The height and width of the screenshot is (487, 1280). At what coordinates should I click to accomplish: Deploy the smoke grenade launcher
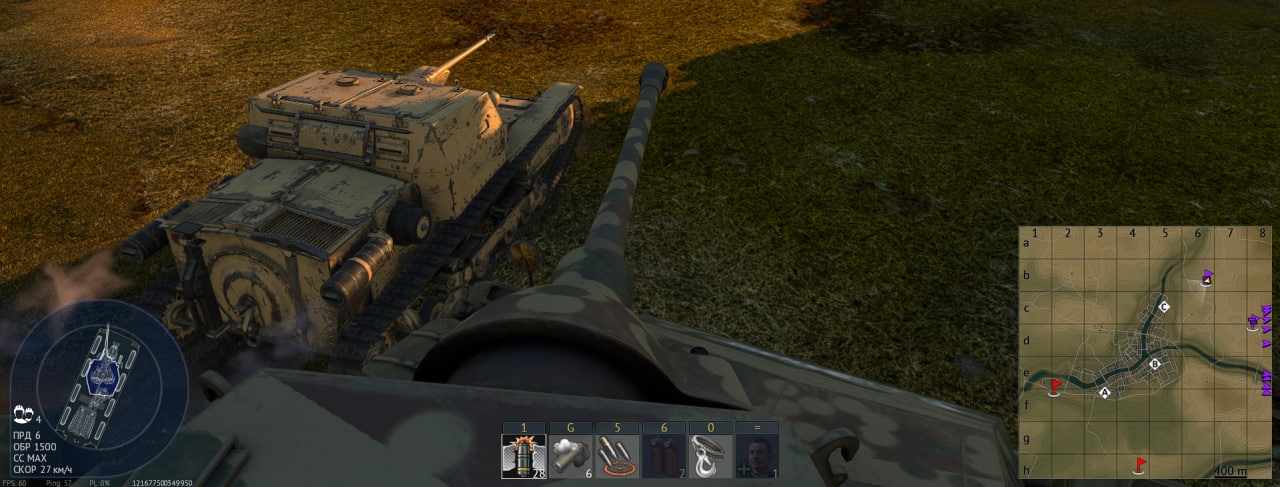click(571, 456)
